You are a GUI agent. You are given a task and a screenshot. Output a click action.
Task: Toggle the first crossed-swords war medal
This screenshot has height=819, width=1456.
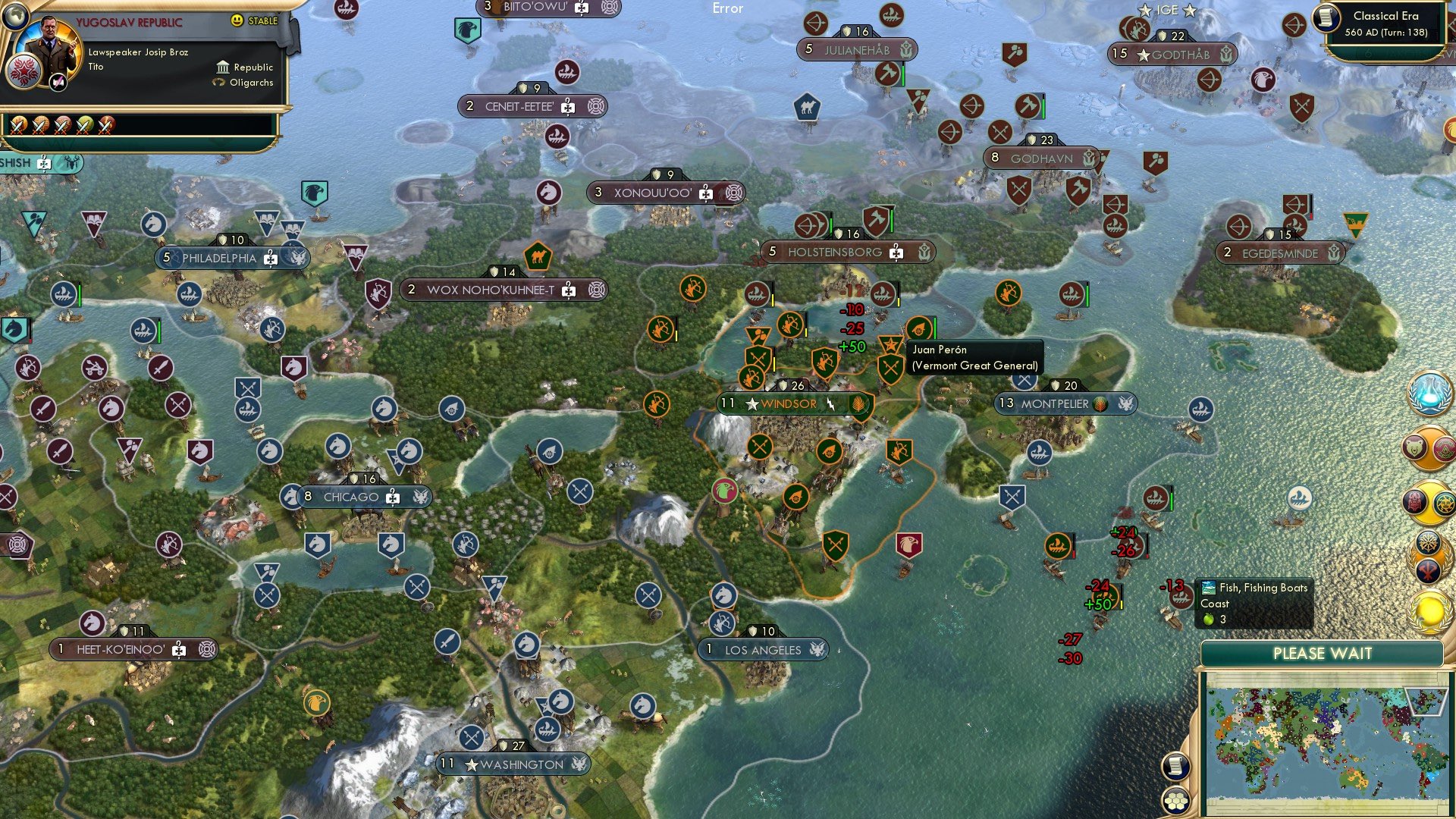(x=18, y=124)
